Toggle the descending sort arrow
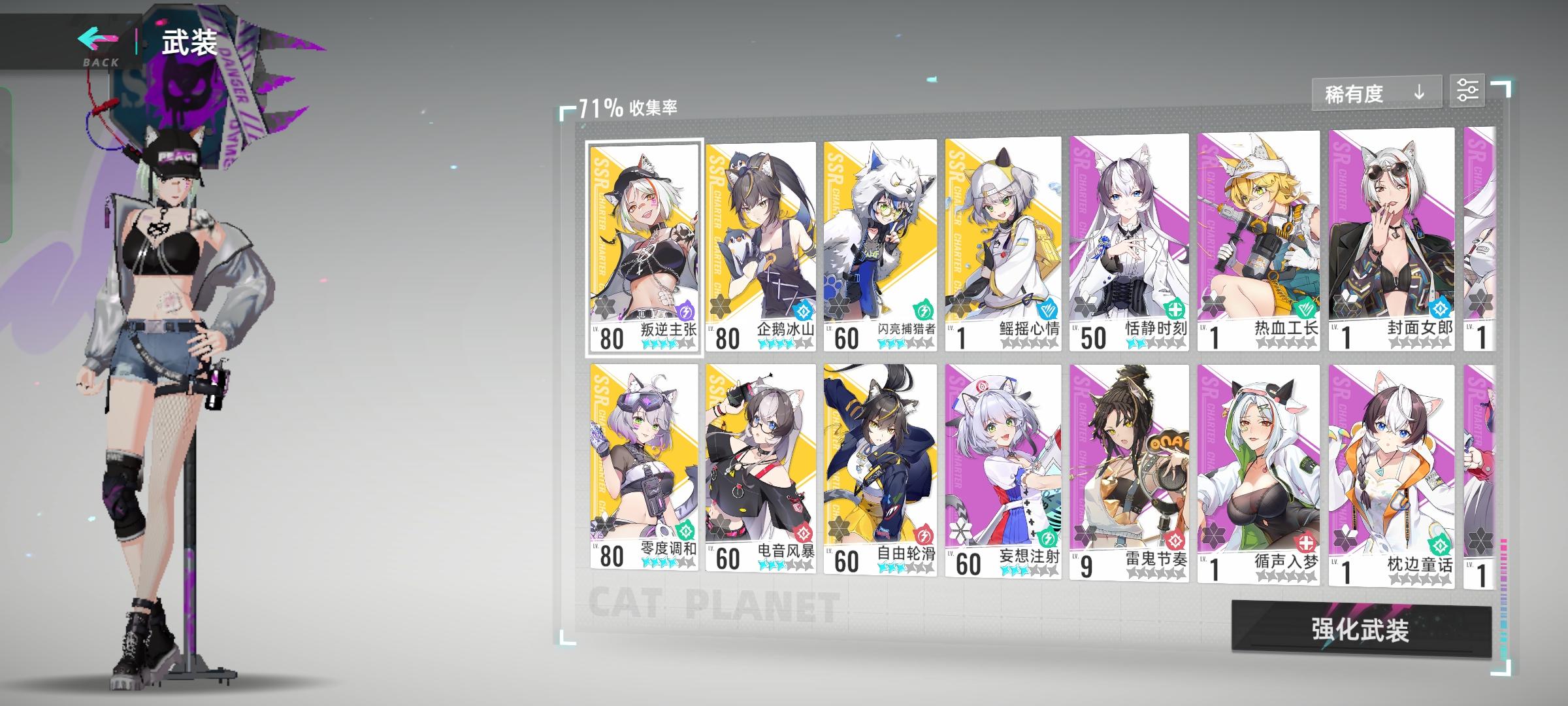 coord(1419,93)
